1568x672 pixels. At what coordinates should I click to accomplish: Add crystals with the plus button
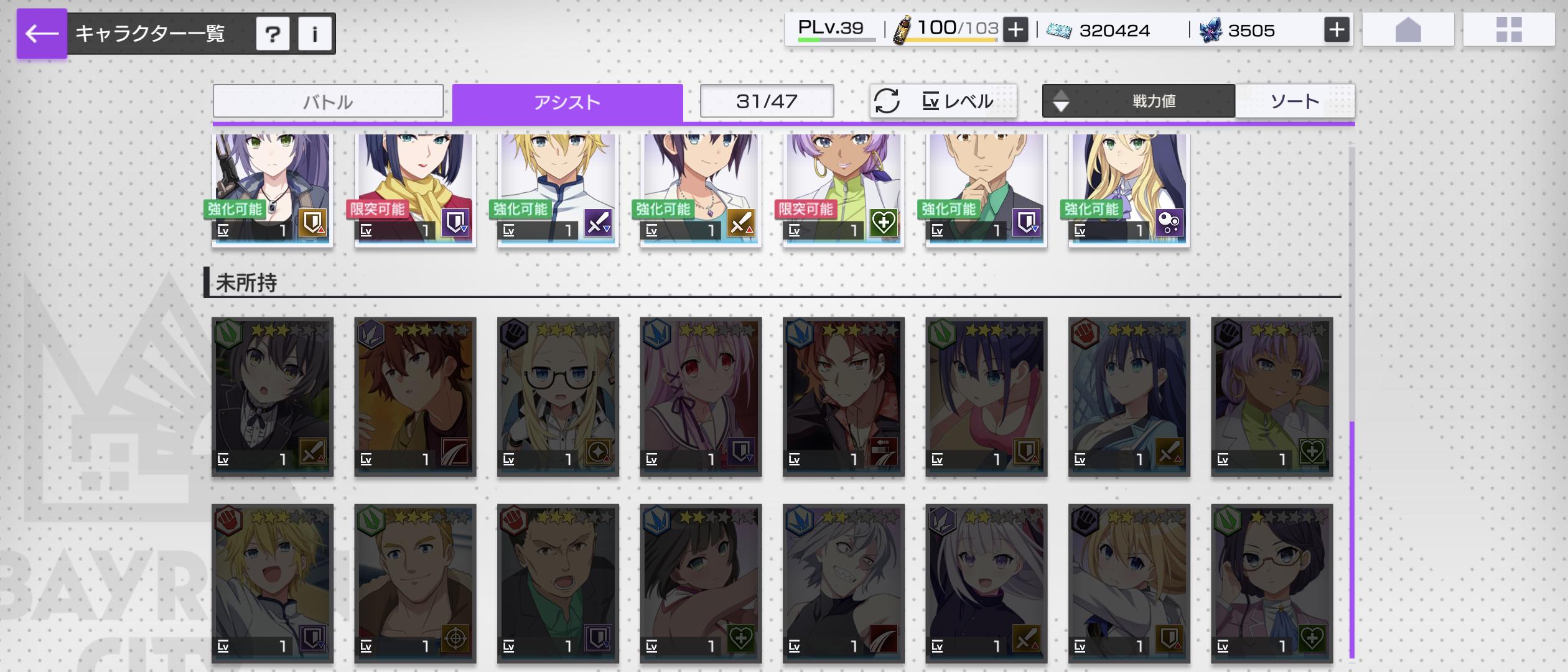(1337, 30)
